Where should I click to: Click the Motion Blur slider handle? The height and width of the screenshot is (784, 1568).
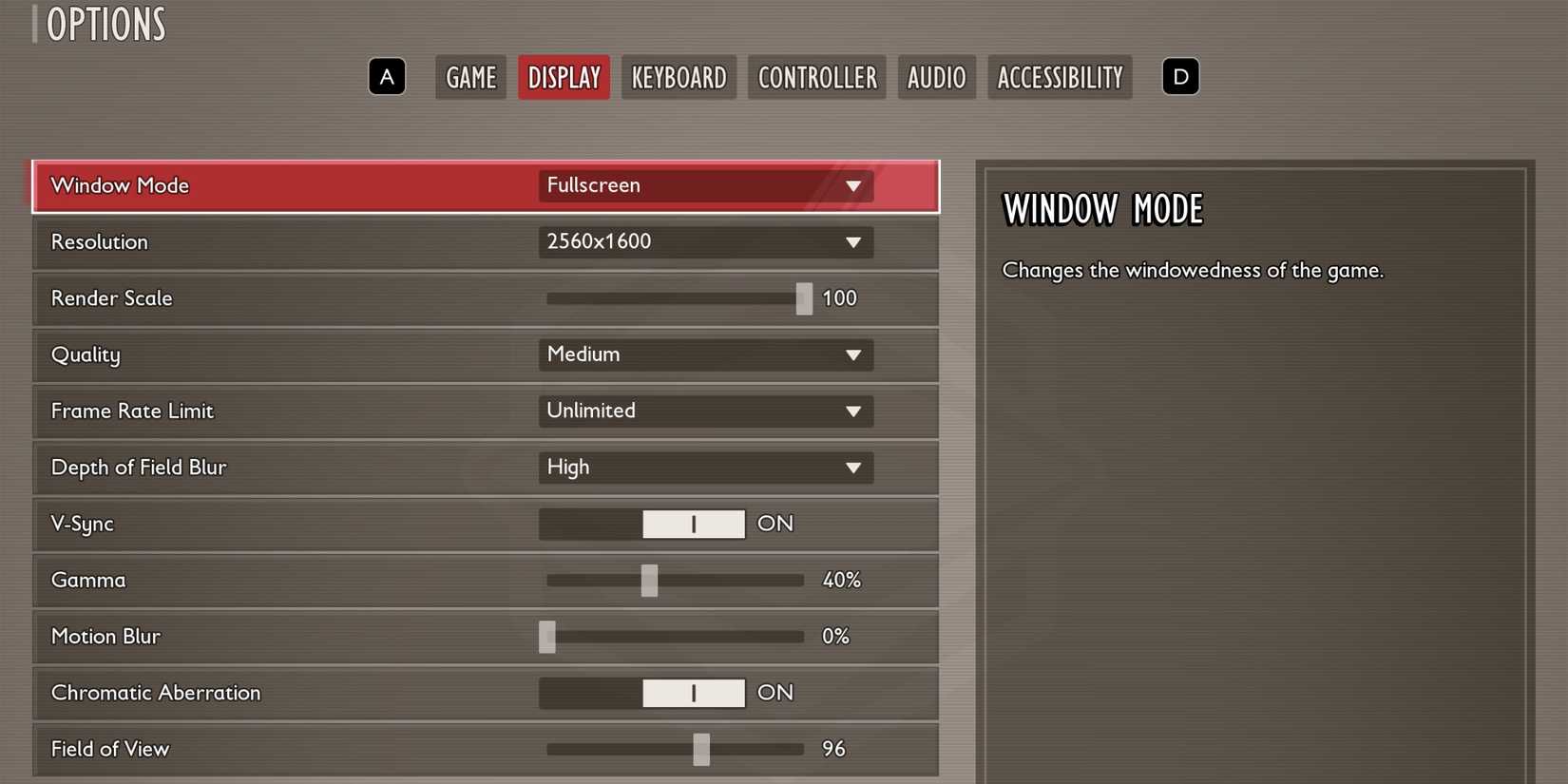click(x=546, y=637)
